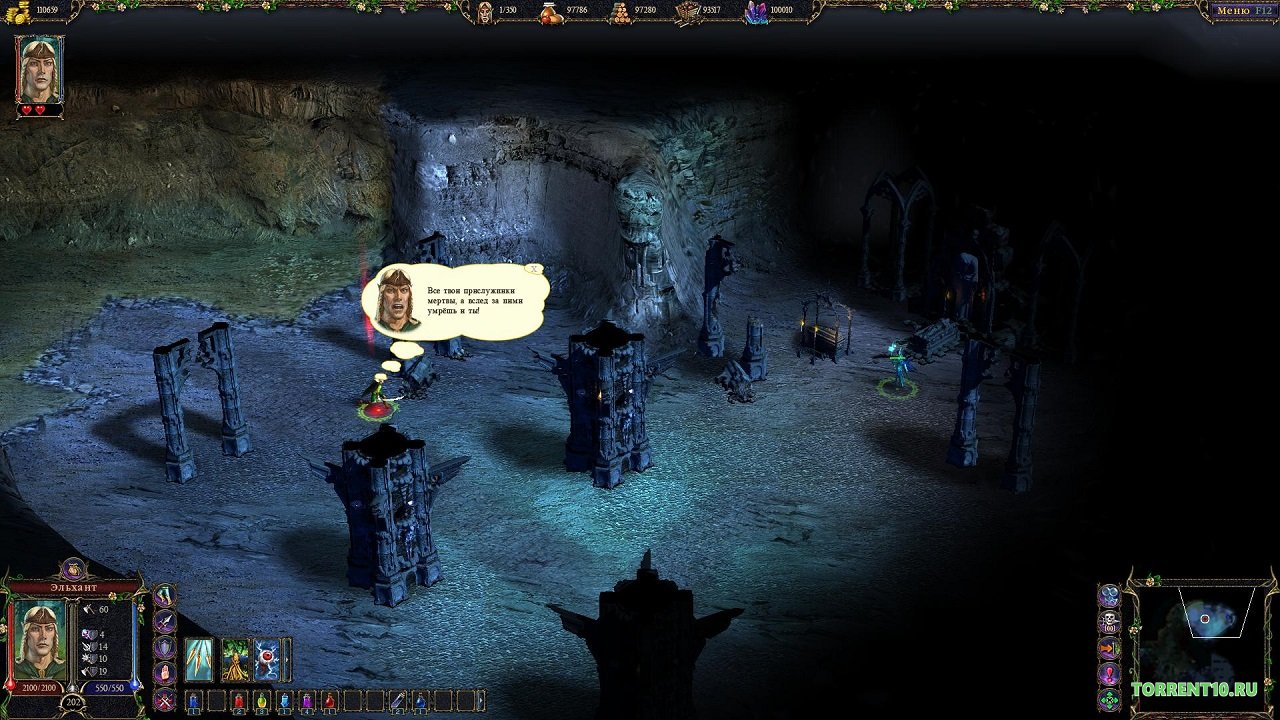Cast the falling golden arrows spell card
This screenshot has height=720, width=1280.
click(x=199, y=660)
